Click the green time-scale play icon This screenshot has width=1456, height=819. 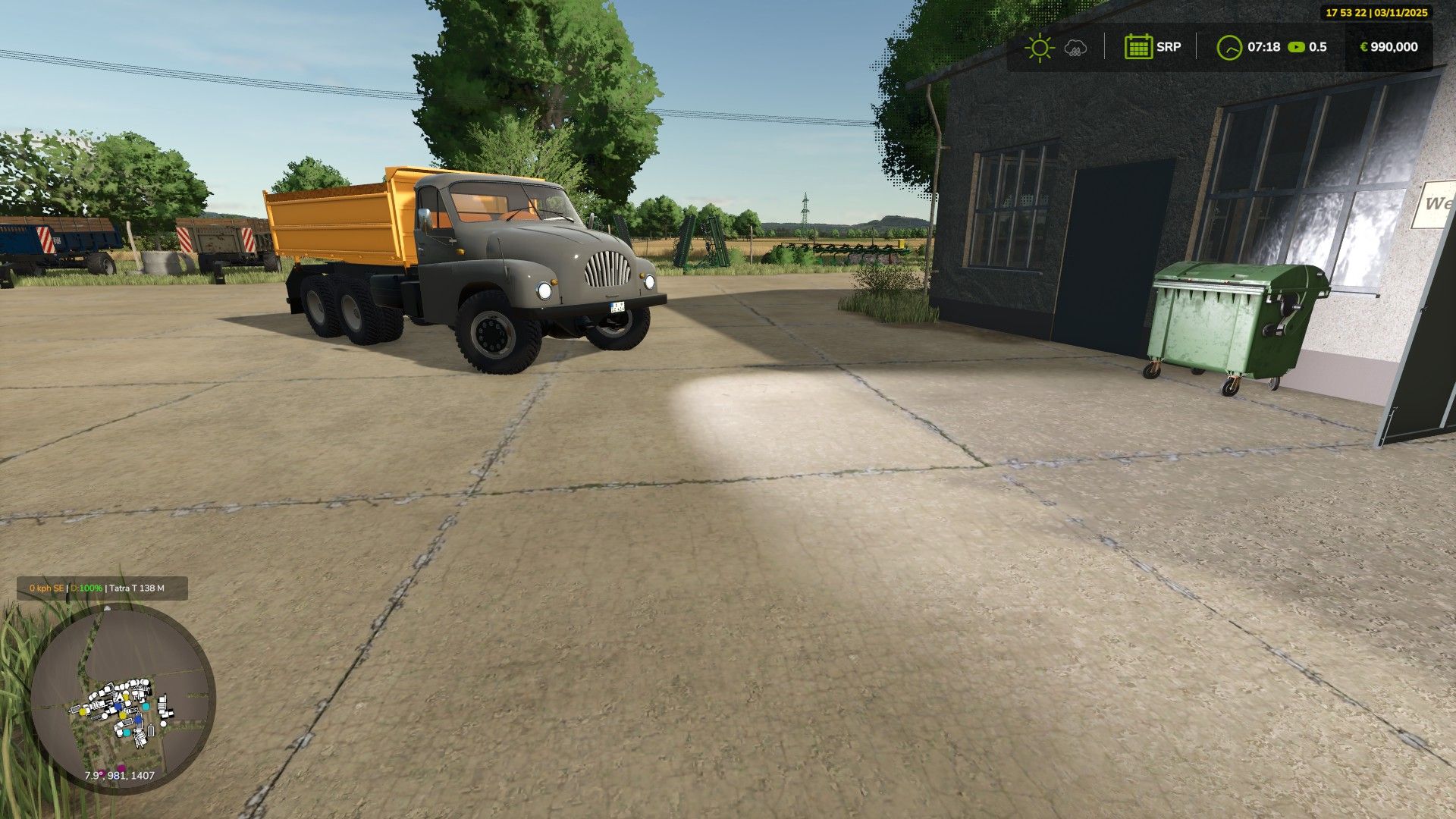(1295, 47)
